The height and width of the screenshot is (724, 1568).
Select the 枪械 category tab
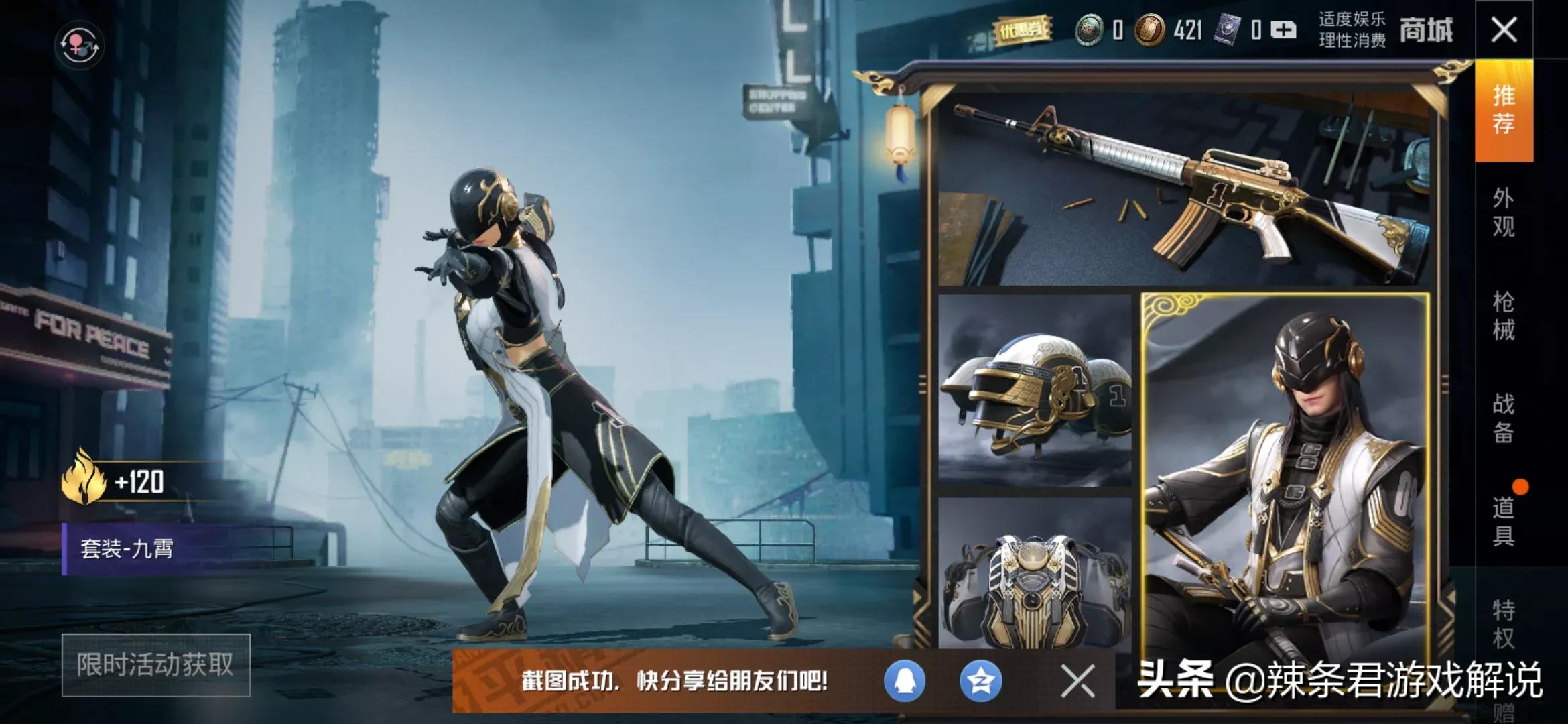click(1504, 316)
